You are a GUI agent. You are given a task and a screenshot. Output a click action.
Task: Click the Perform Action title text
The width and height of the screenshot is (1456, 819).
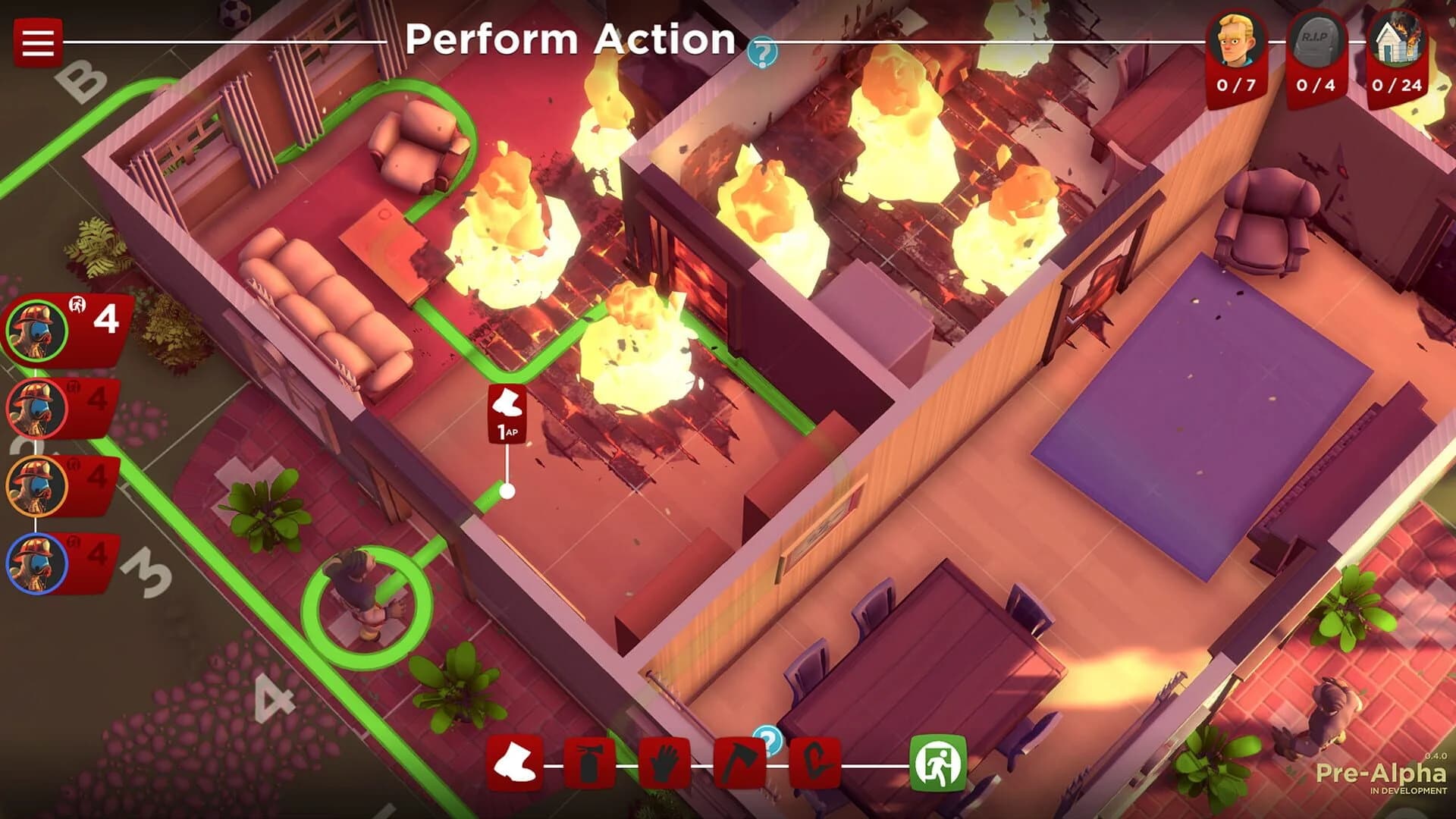[x=569, y=42]
